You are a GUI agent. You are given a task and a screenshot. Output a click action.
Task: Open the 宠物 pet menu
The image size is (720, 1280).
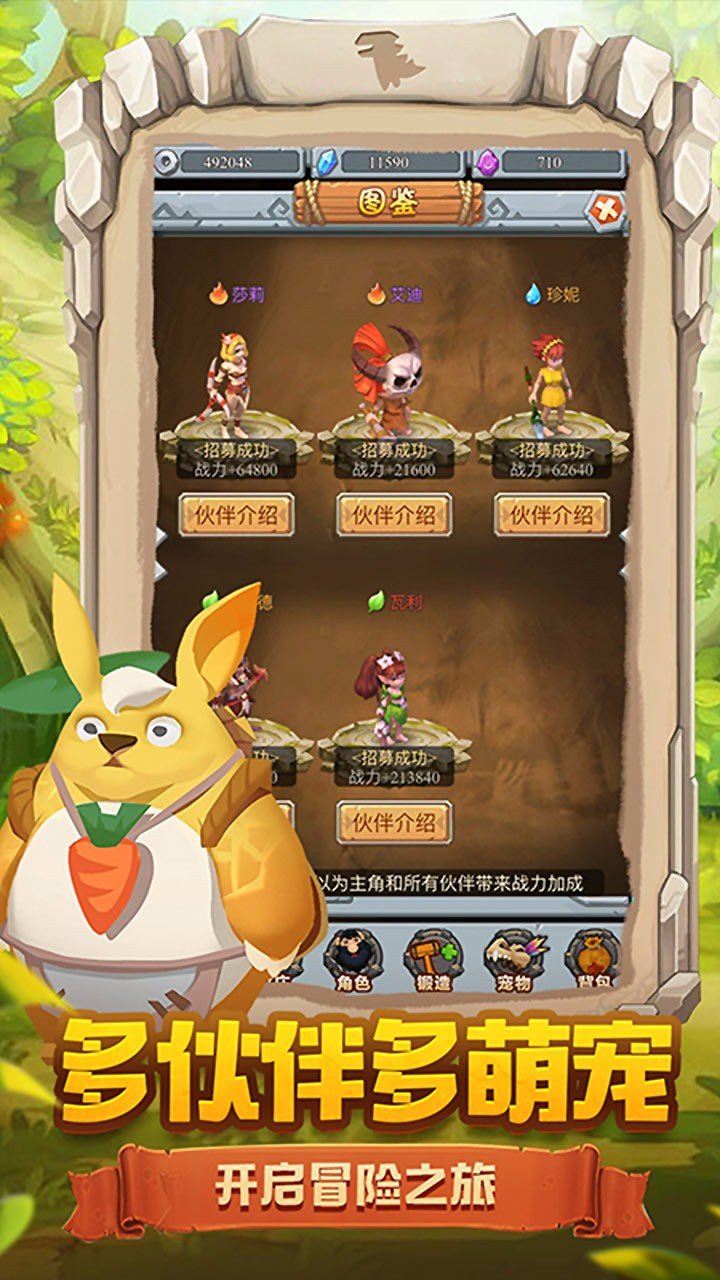pyautogui.click(x=512, y=960)
